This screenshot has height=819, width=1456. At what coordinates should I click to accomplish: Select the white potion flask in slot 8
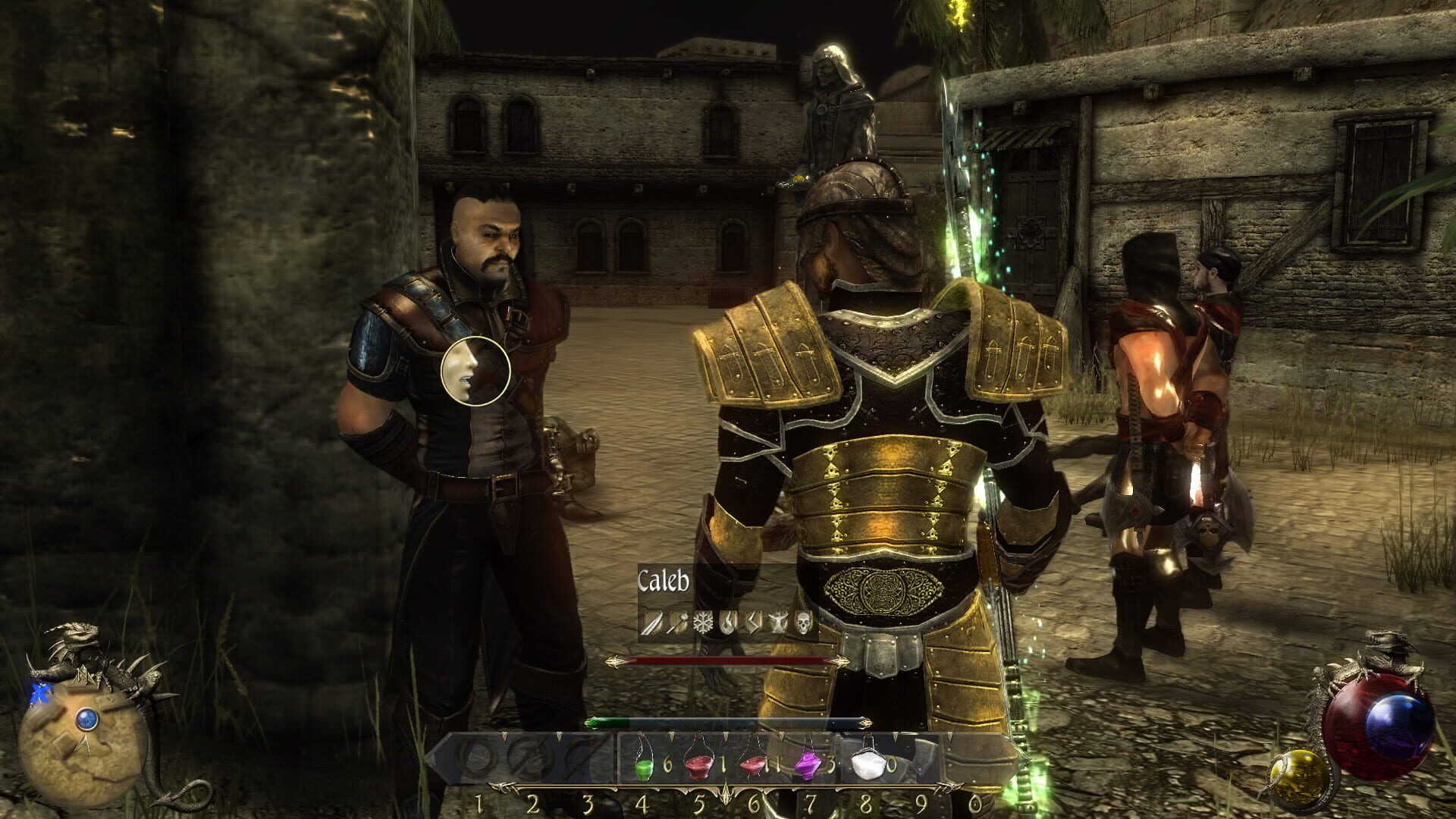click(867, 764)
